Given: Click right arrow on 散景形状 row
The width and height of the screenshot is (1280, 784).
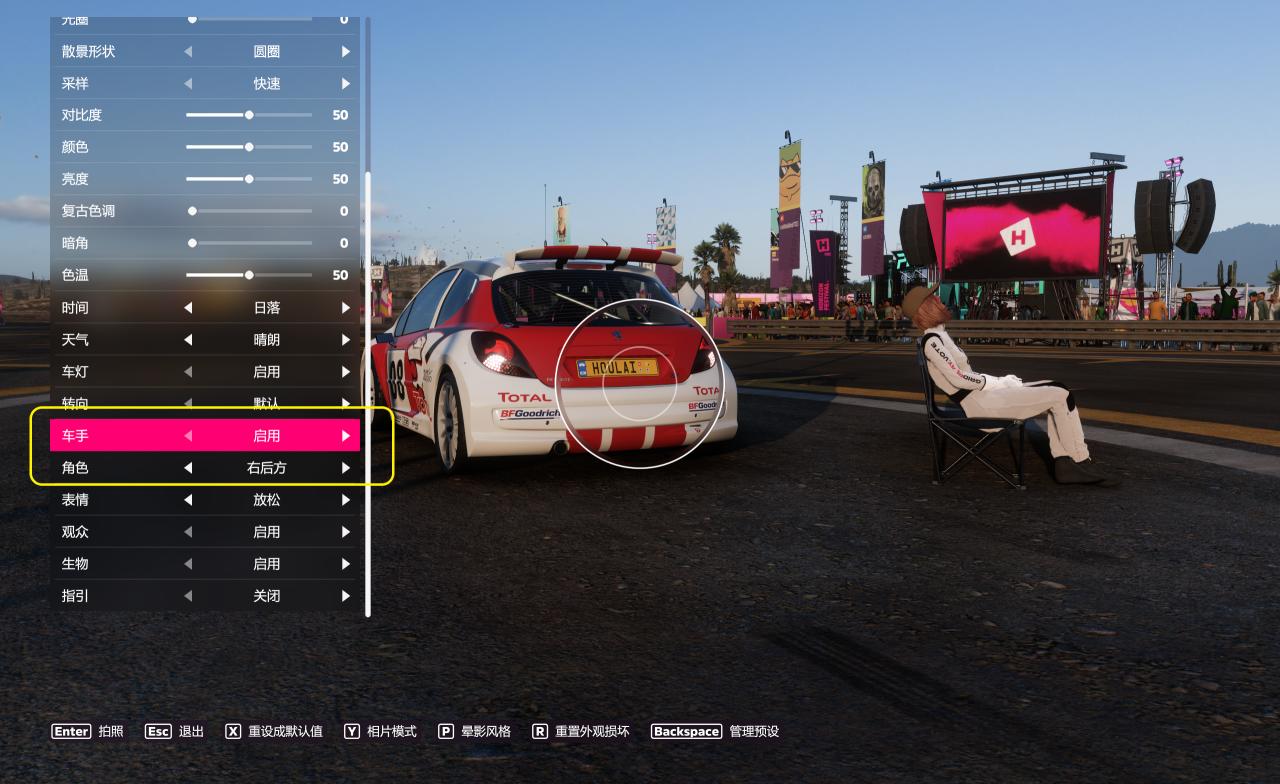Looking at the screenshot, I should click(x=346, y=51).
